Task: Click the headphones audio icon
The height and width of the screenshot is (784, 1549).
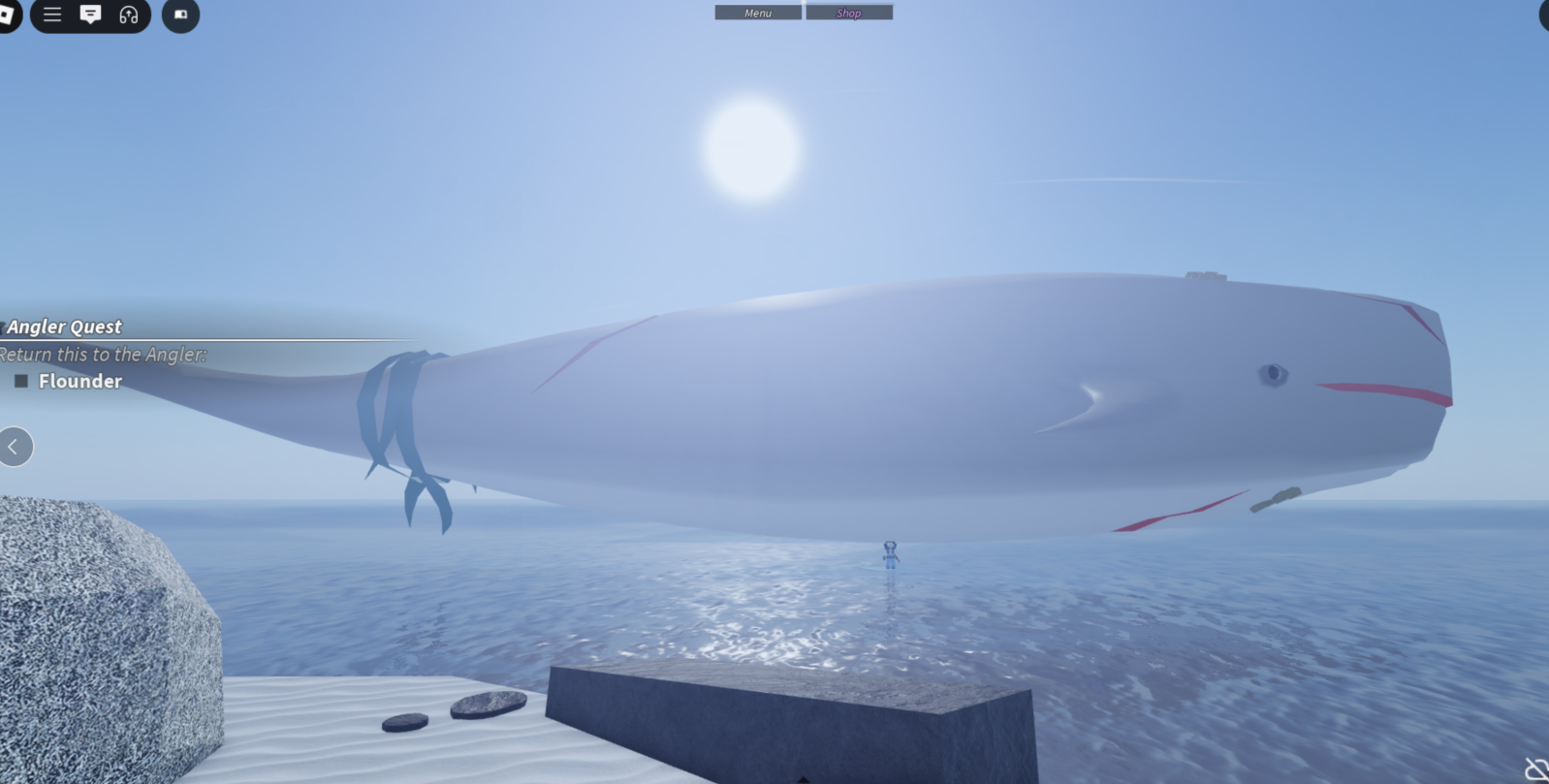Action: [x=129, y=16]
